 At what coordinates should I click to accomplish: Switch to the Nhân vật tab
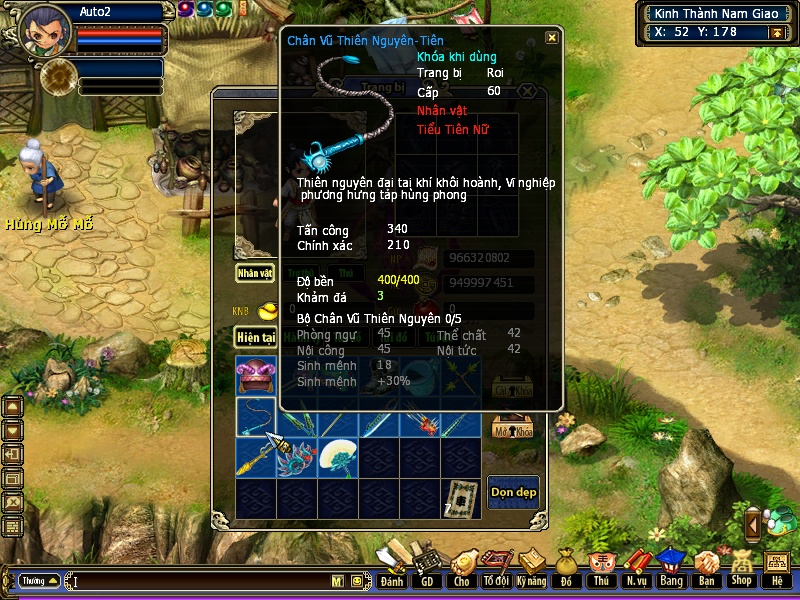[x=255, y=272]
